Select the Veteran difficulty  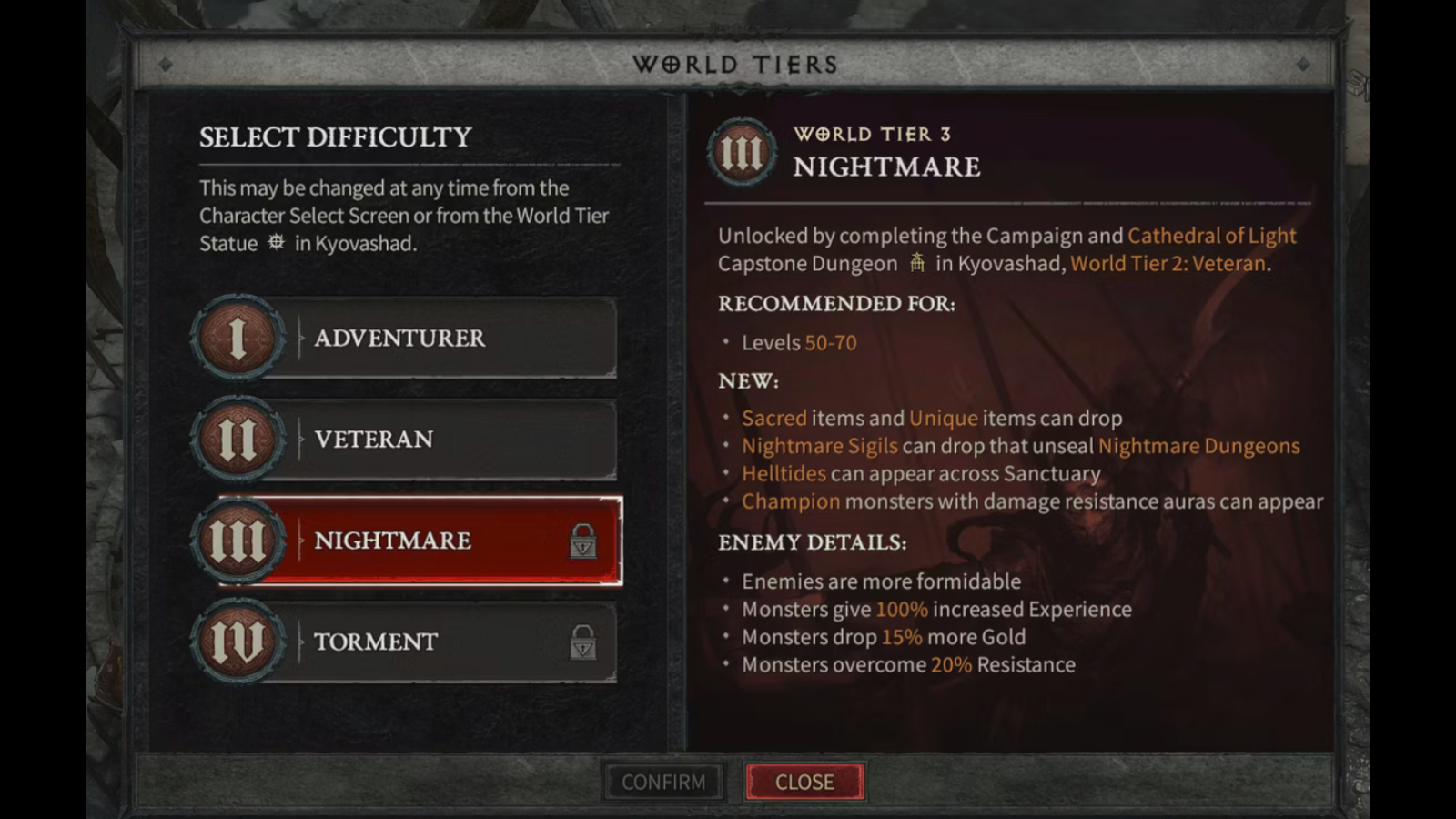click(409, 440)
